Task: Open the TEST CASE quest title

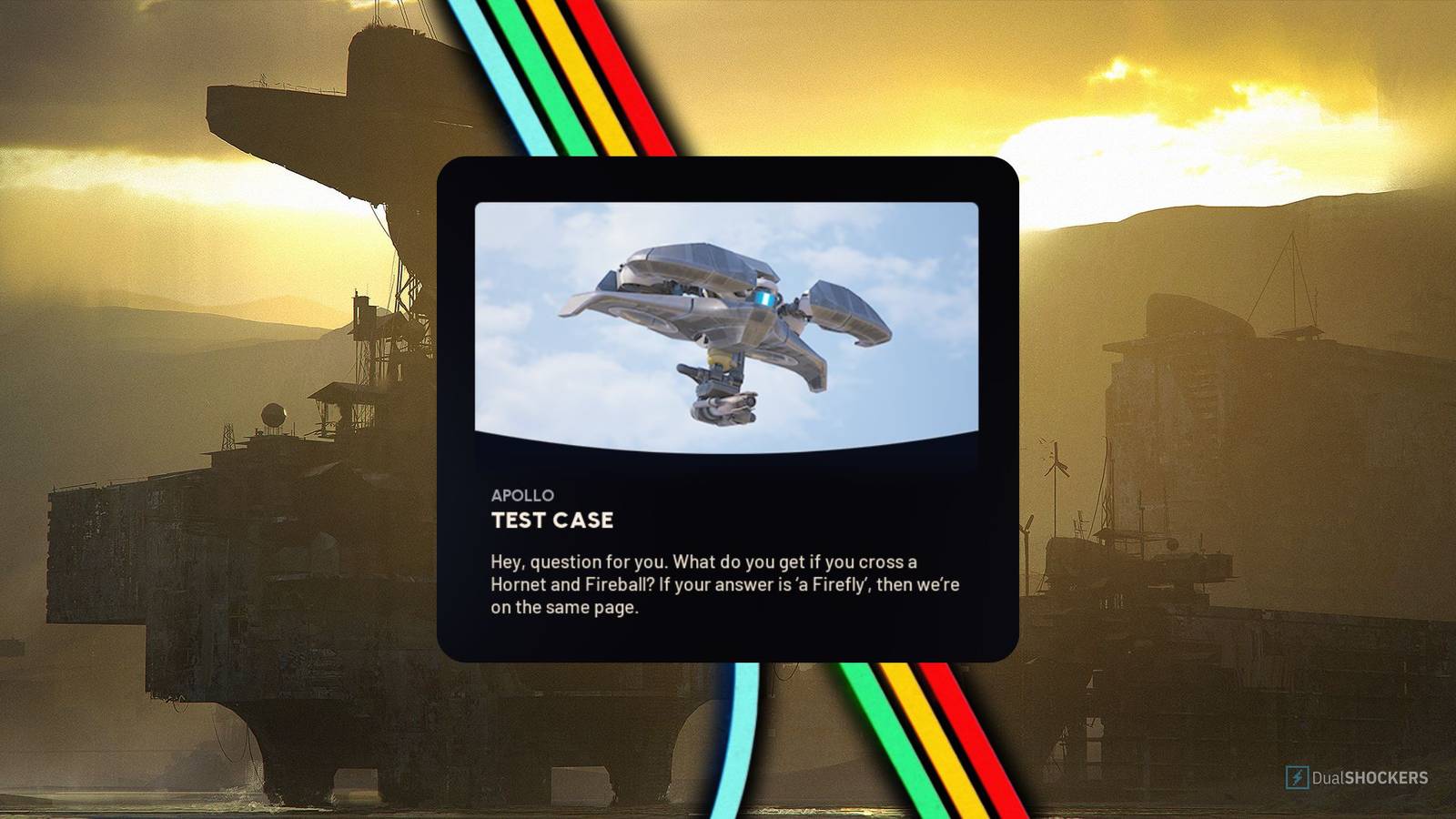Action: [553, 521]
